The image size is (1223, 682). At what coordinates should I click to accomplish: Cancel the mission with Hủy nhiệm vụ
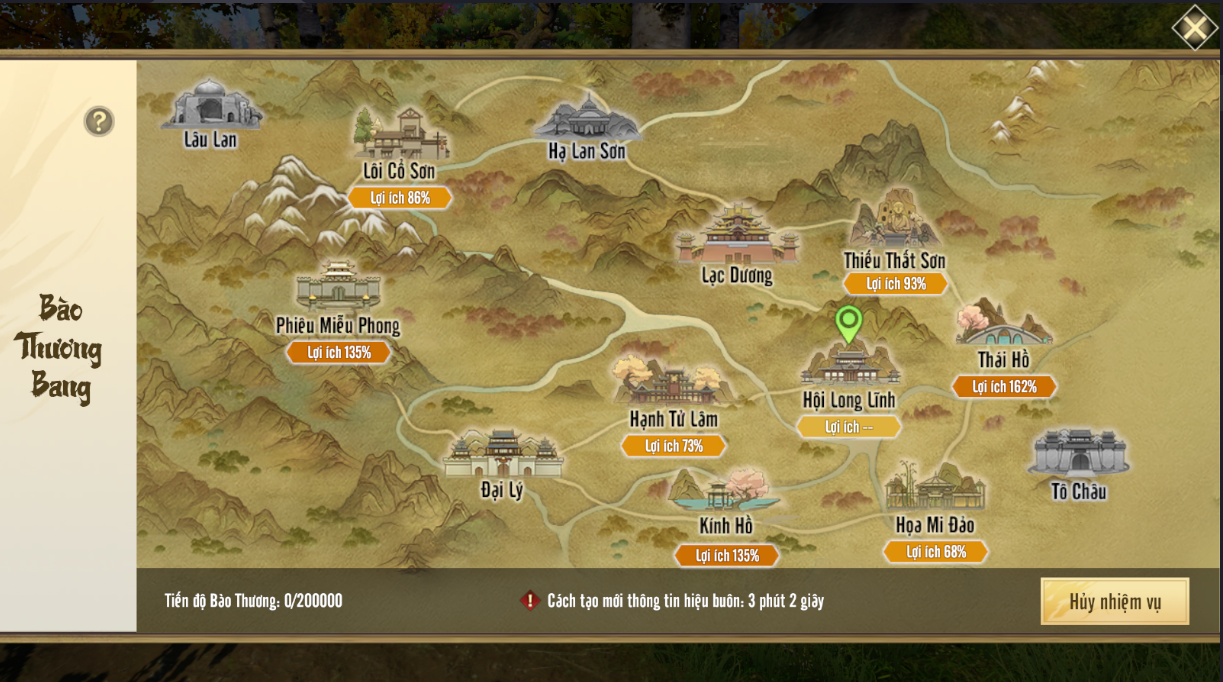[1114, 601]
